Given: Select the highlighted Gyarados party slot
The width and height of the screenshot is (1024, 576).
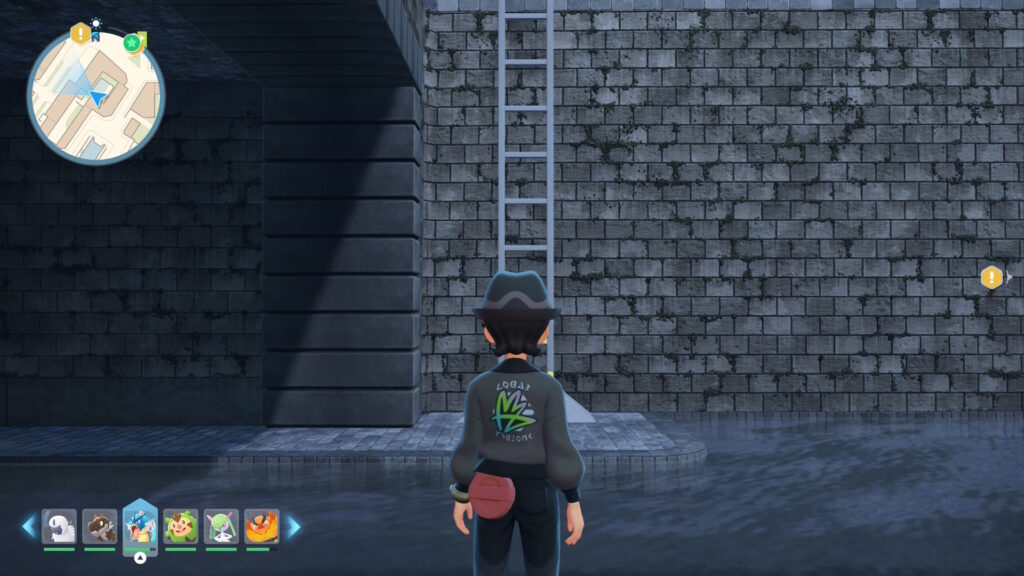Looking at the screenshot, I should tap(140, 526).
